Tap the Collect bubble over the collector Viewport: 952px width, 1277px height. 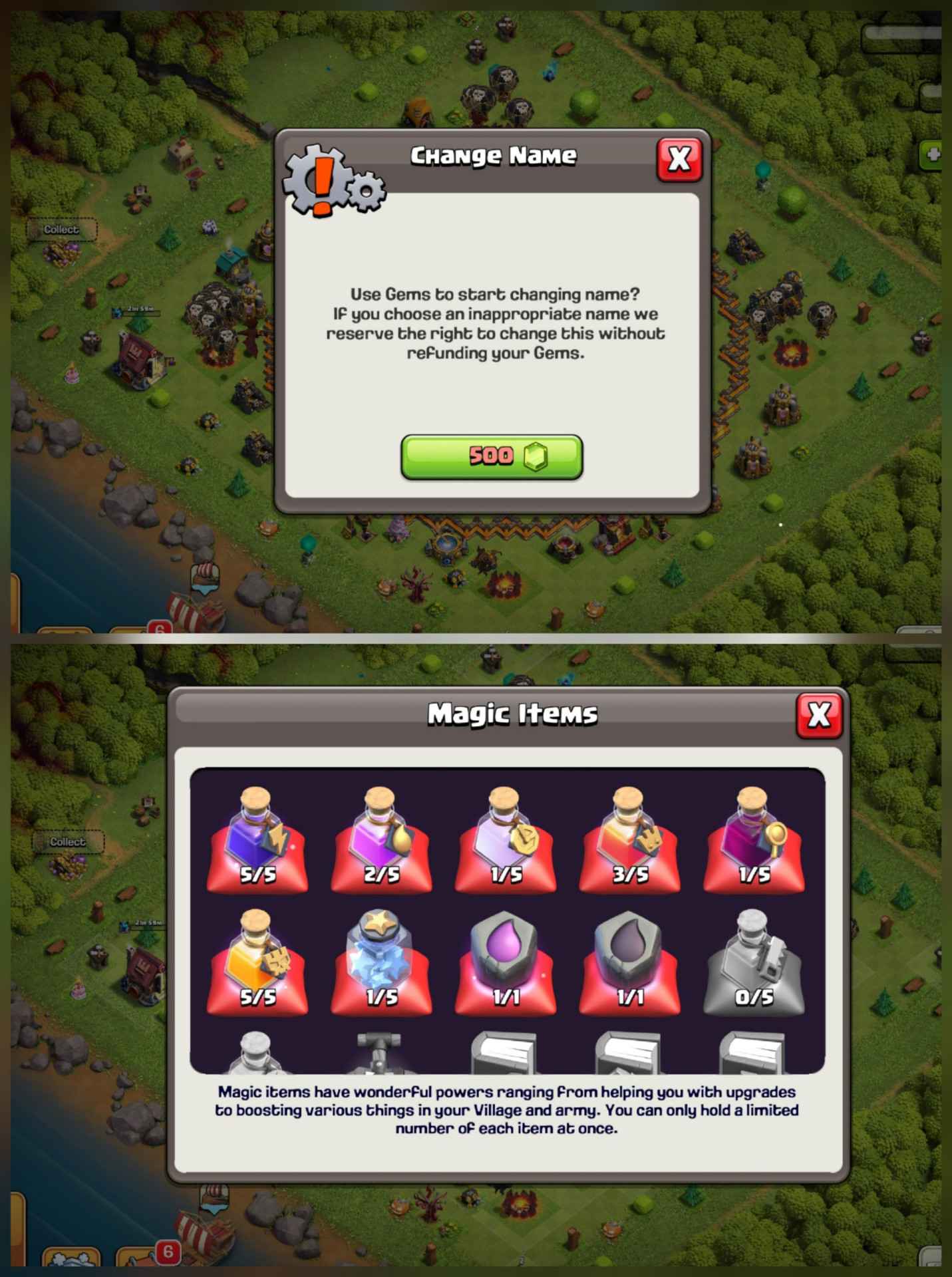[x=61, y=229]
